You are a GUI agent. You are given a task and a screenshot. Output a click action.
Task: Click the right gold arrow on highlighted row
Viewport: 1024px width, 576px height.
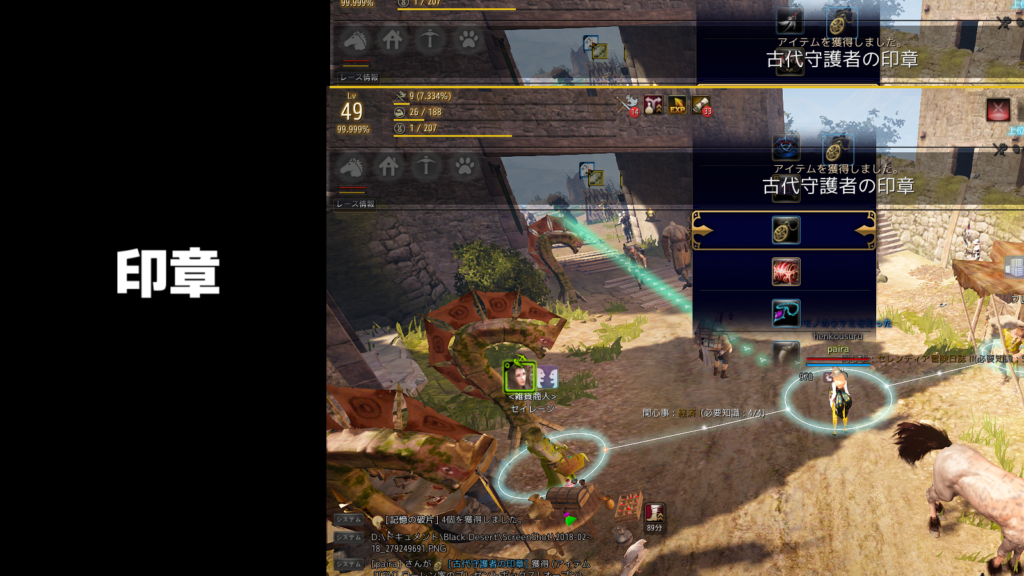(x=863, y=230)
